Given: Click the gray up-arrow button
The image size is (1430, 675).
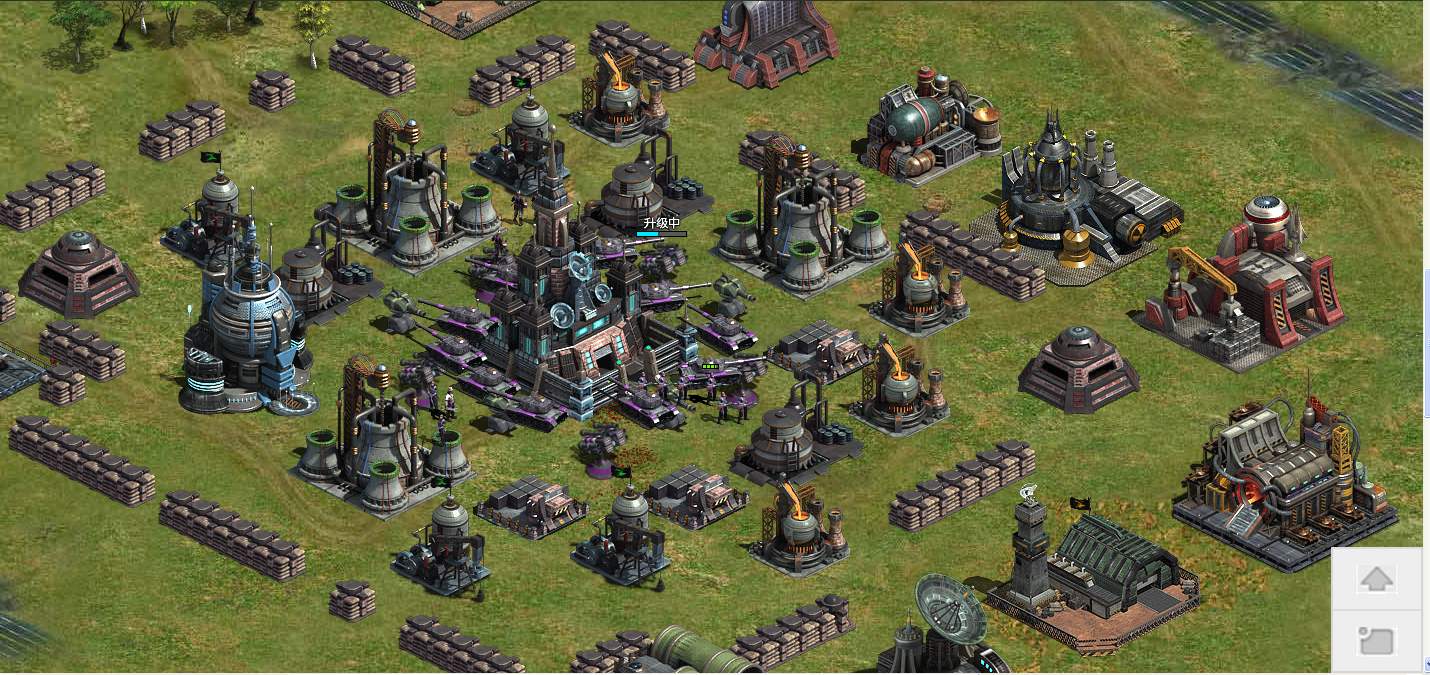Looking at the screenshot, I should 1376,579.
